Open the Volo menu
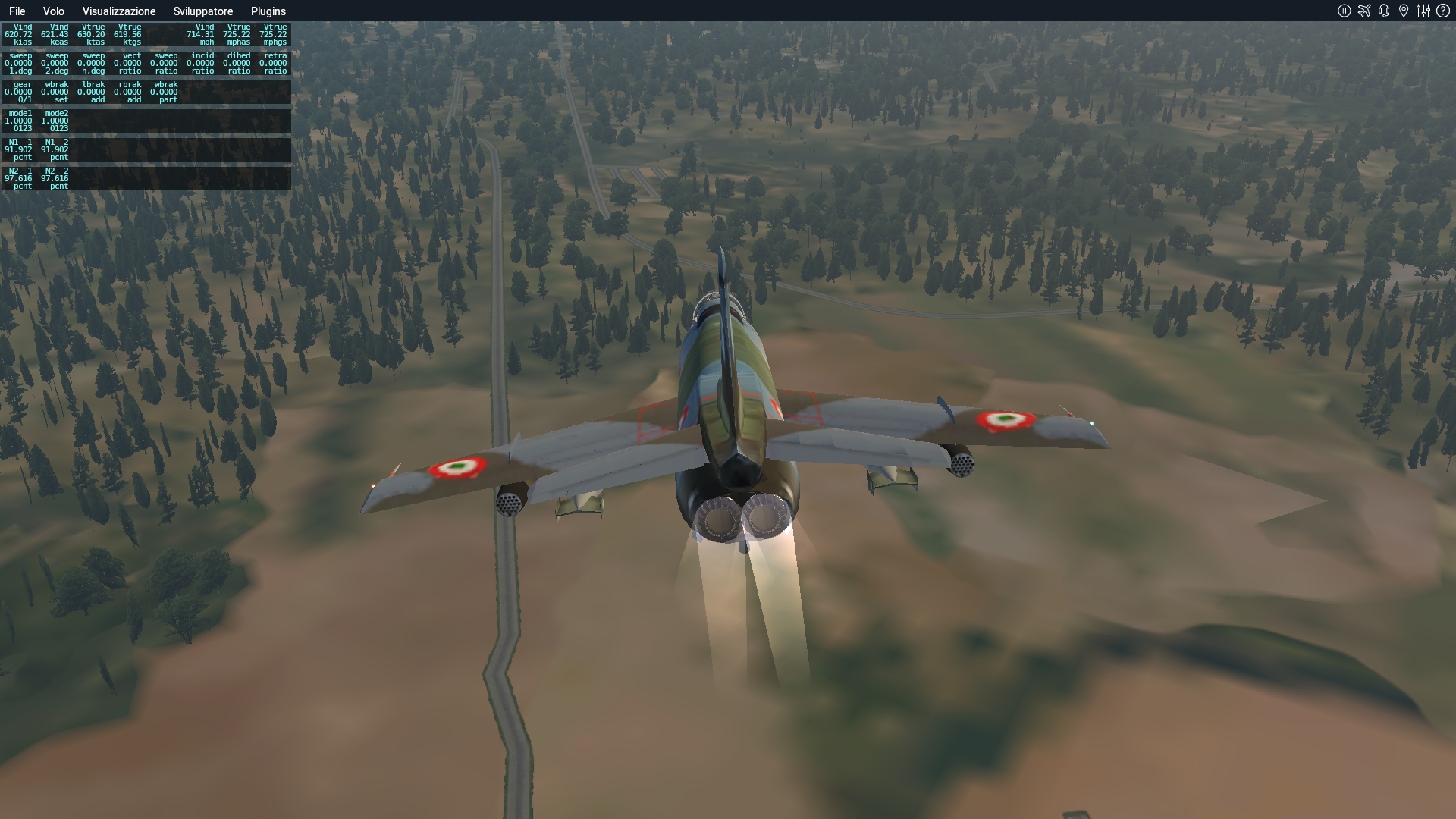 (53, 11)
